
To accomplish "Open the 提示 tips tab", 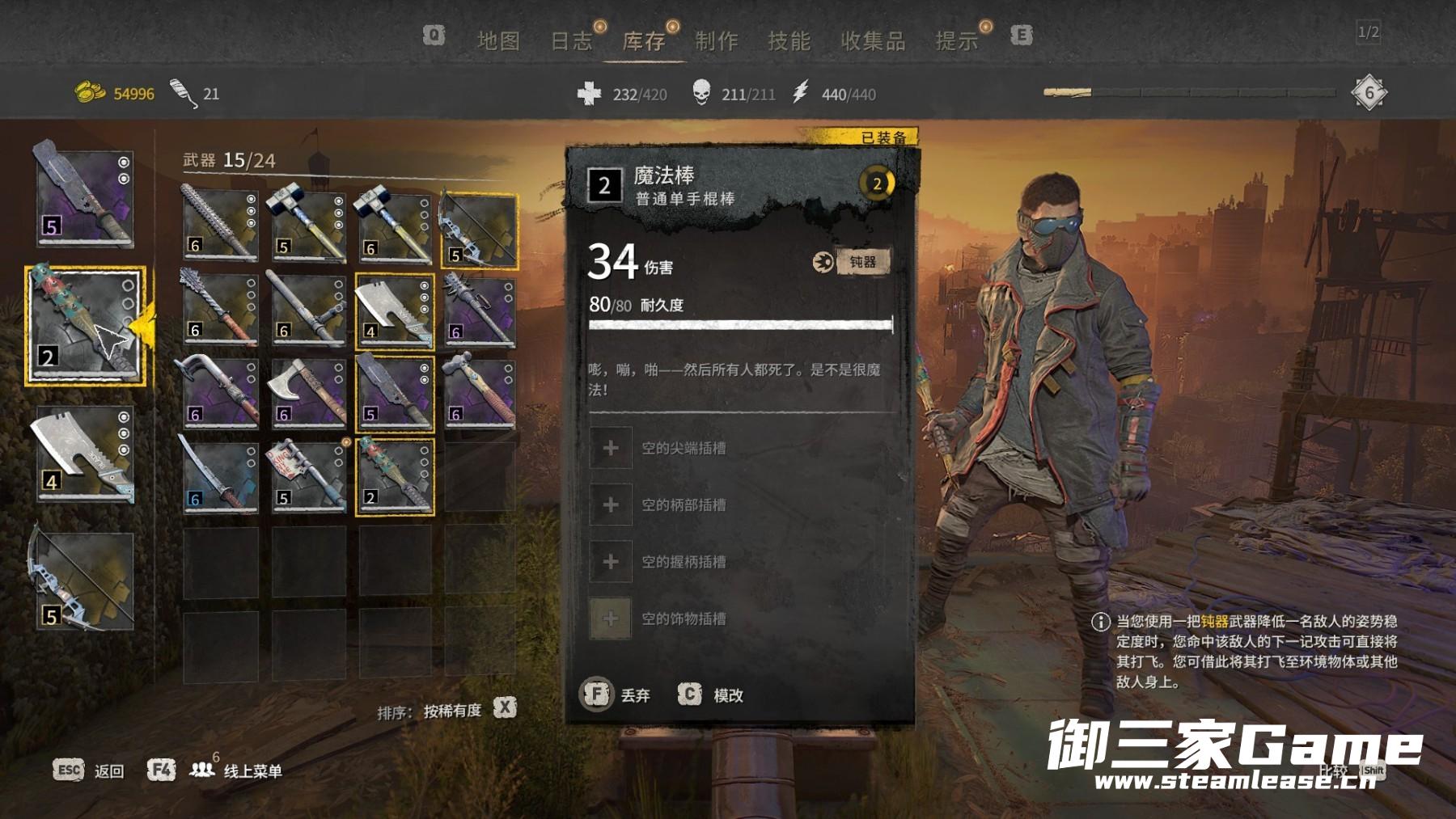I will [x=956, y=40].
